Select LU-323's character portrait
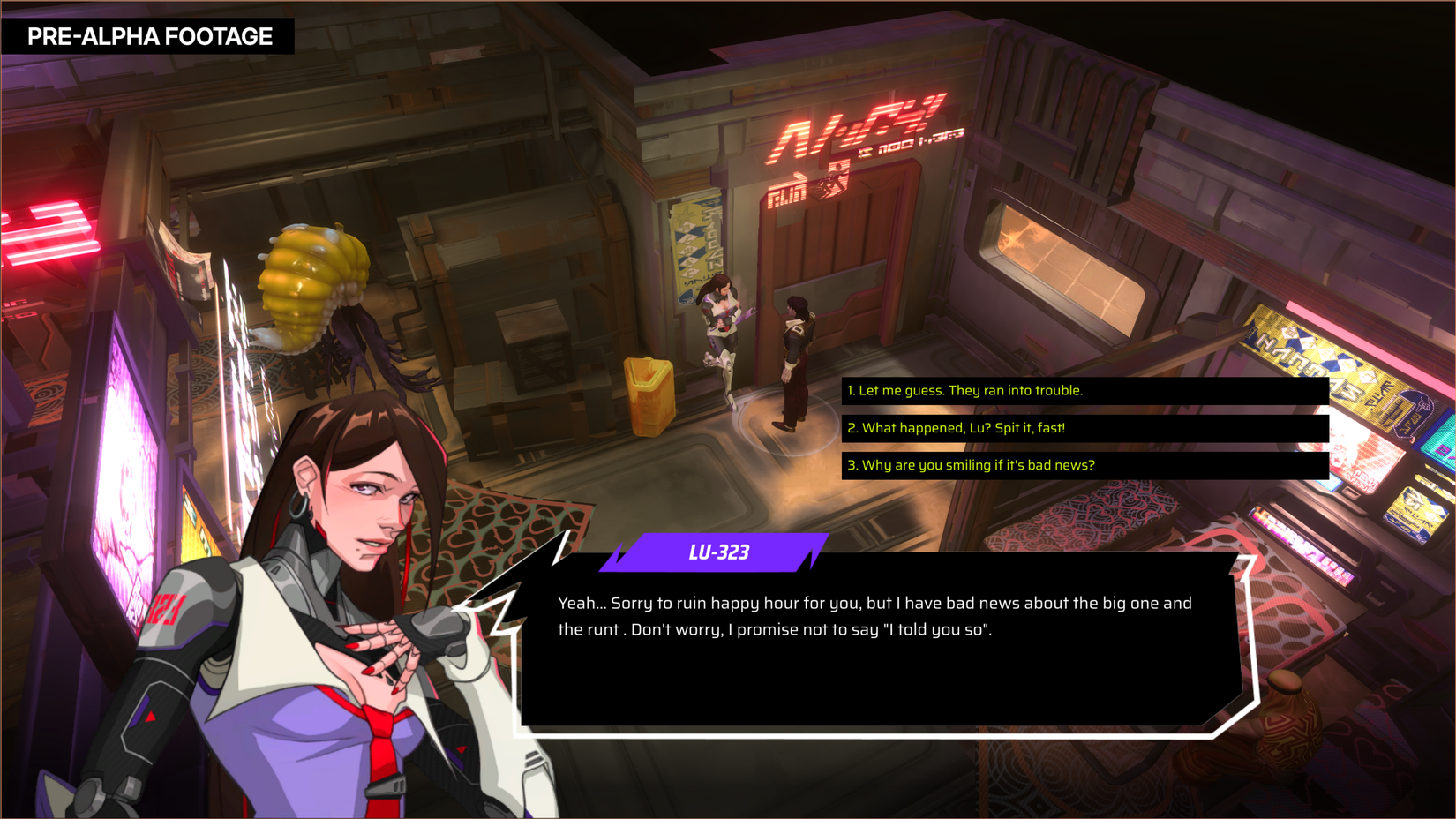The height and width of the screenshot is (819, 1456). 309,618
